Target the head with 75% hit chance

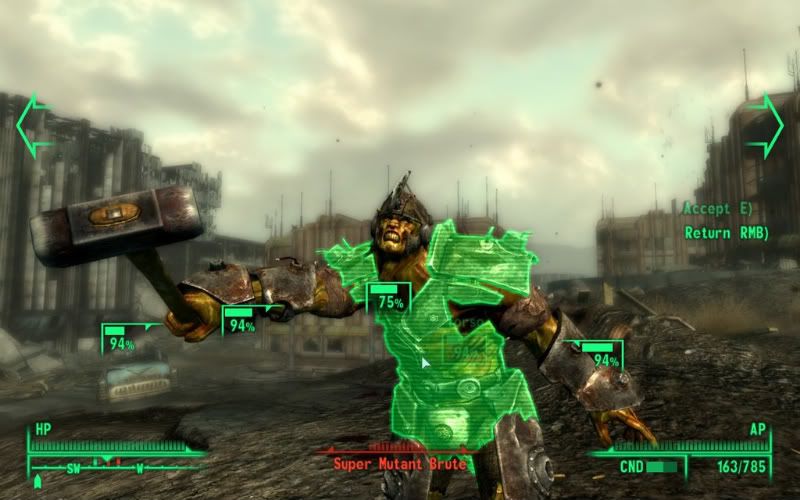tap(389, 299)
